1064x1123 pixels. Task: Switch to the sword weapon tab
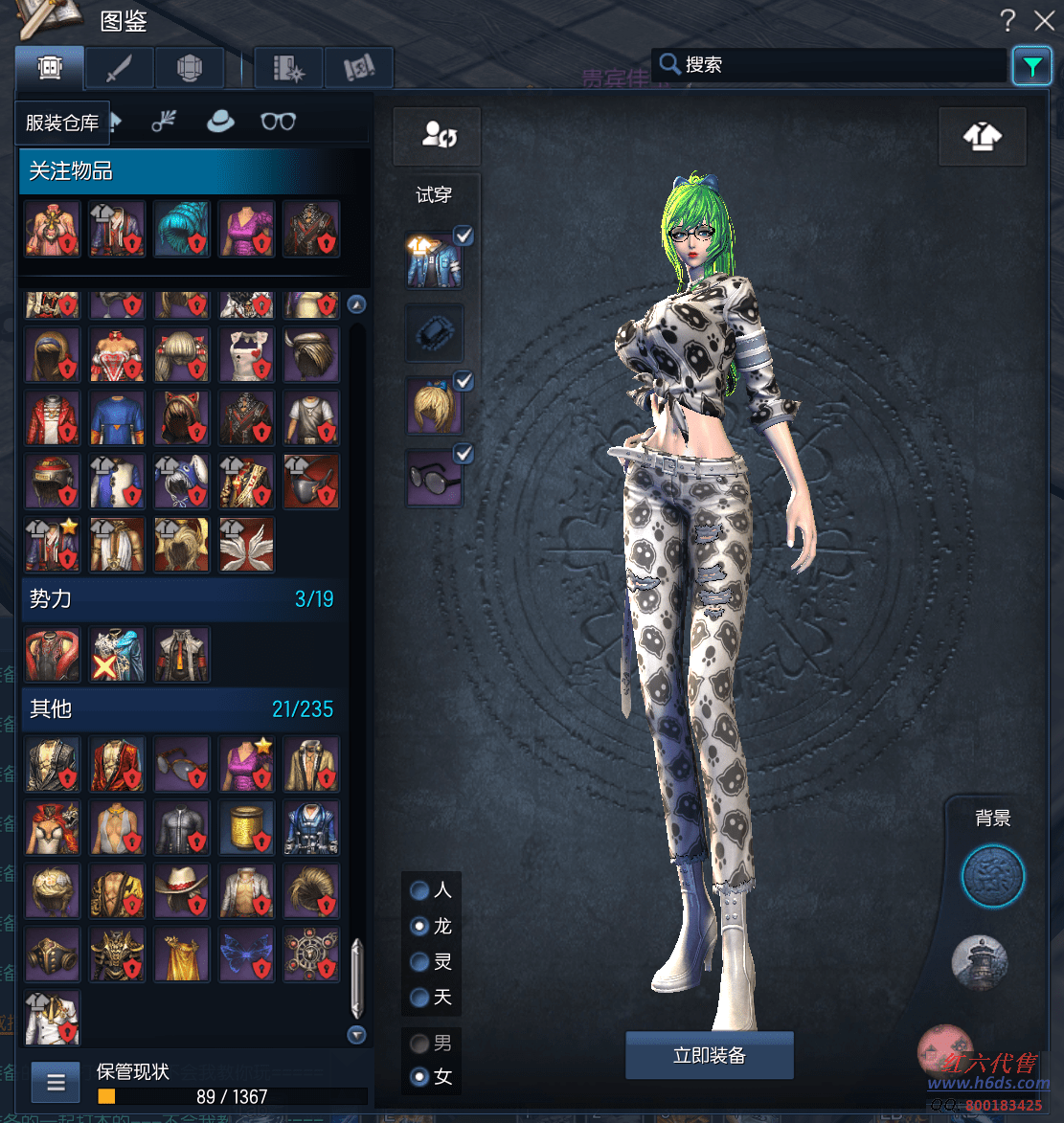(x=120, y=68)
